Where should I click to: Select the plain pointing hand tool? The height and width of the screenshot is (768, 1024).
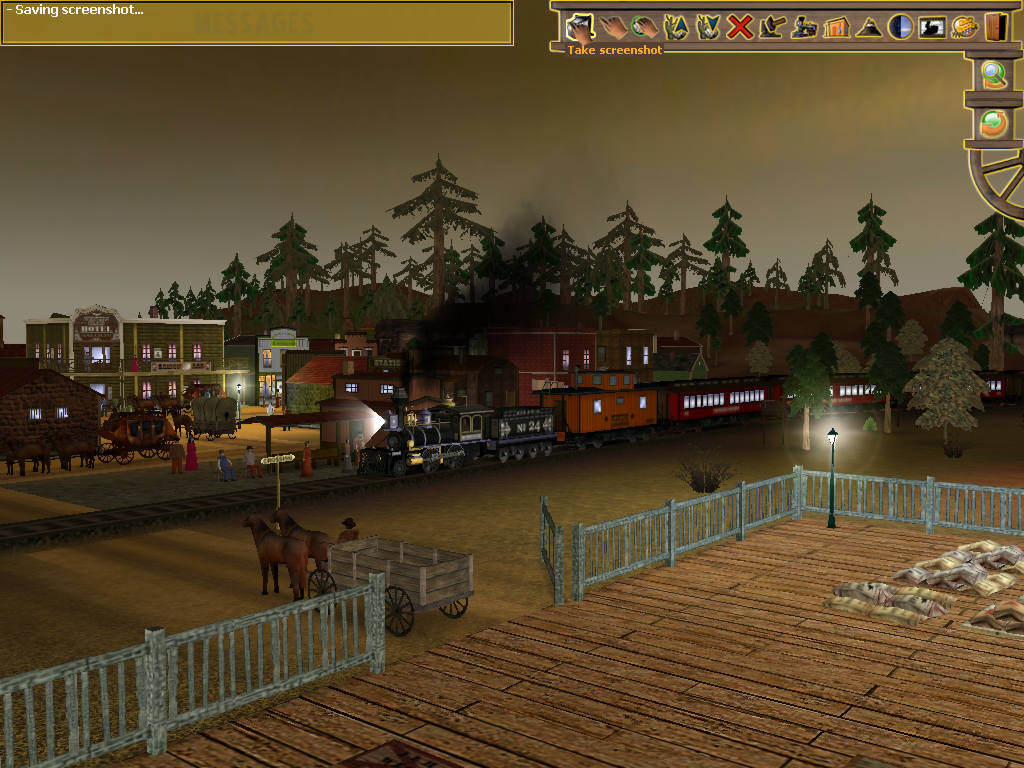[x=612, y=26]
